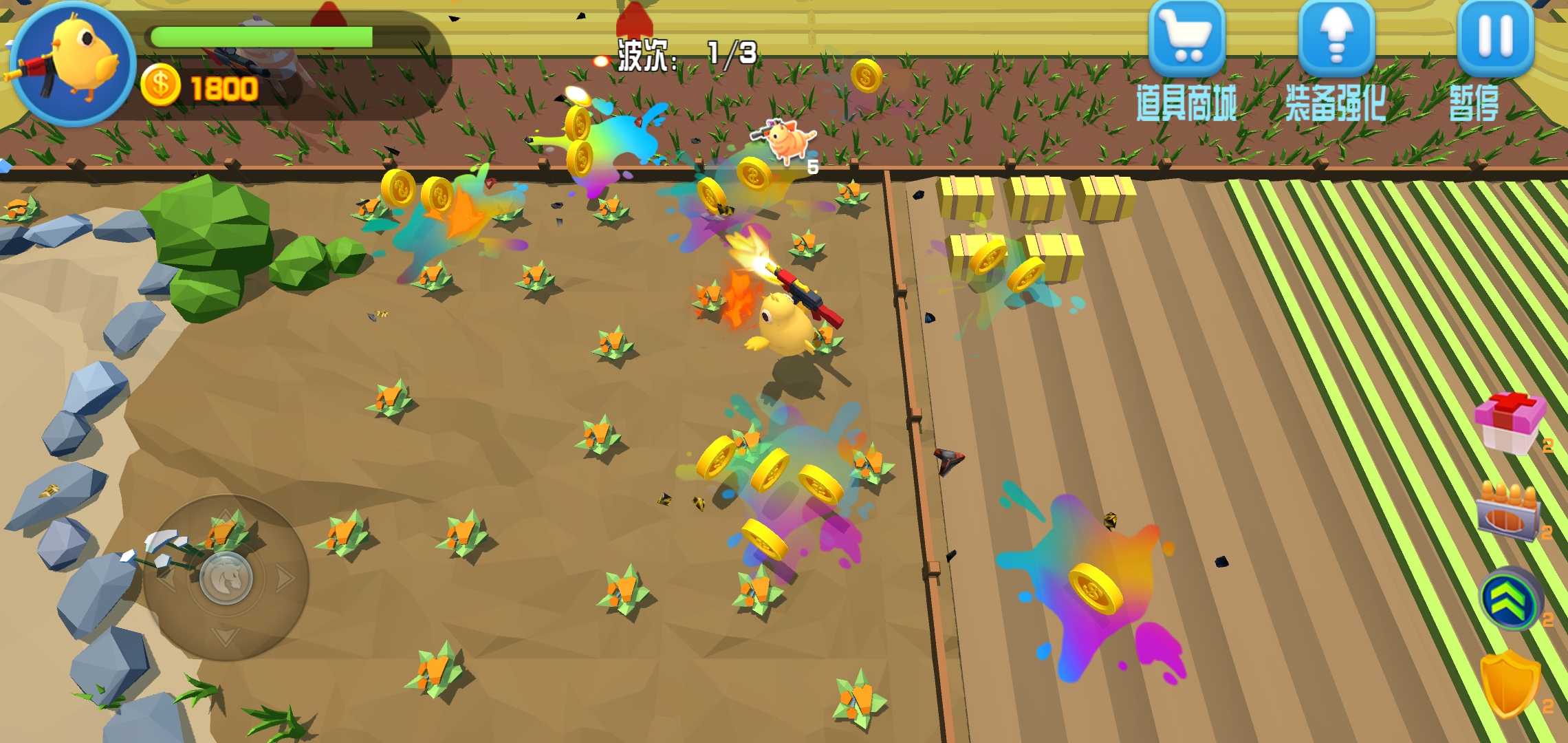1568x743 pixels.
Task: Activate the green double-arrow boost item
Action: click(1510, 599)
